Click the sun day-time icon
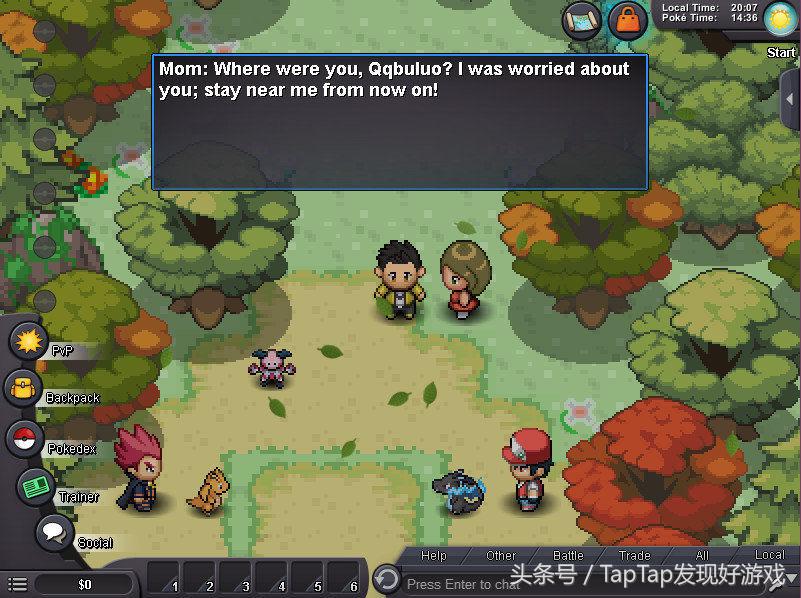The width and height of the screenshot is (801, 598). click(778, 18)
